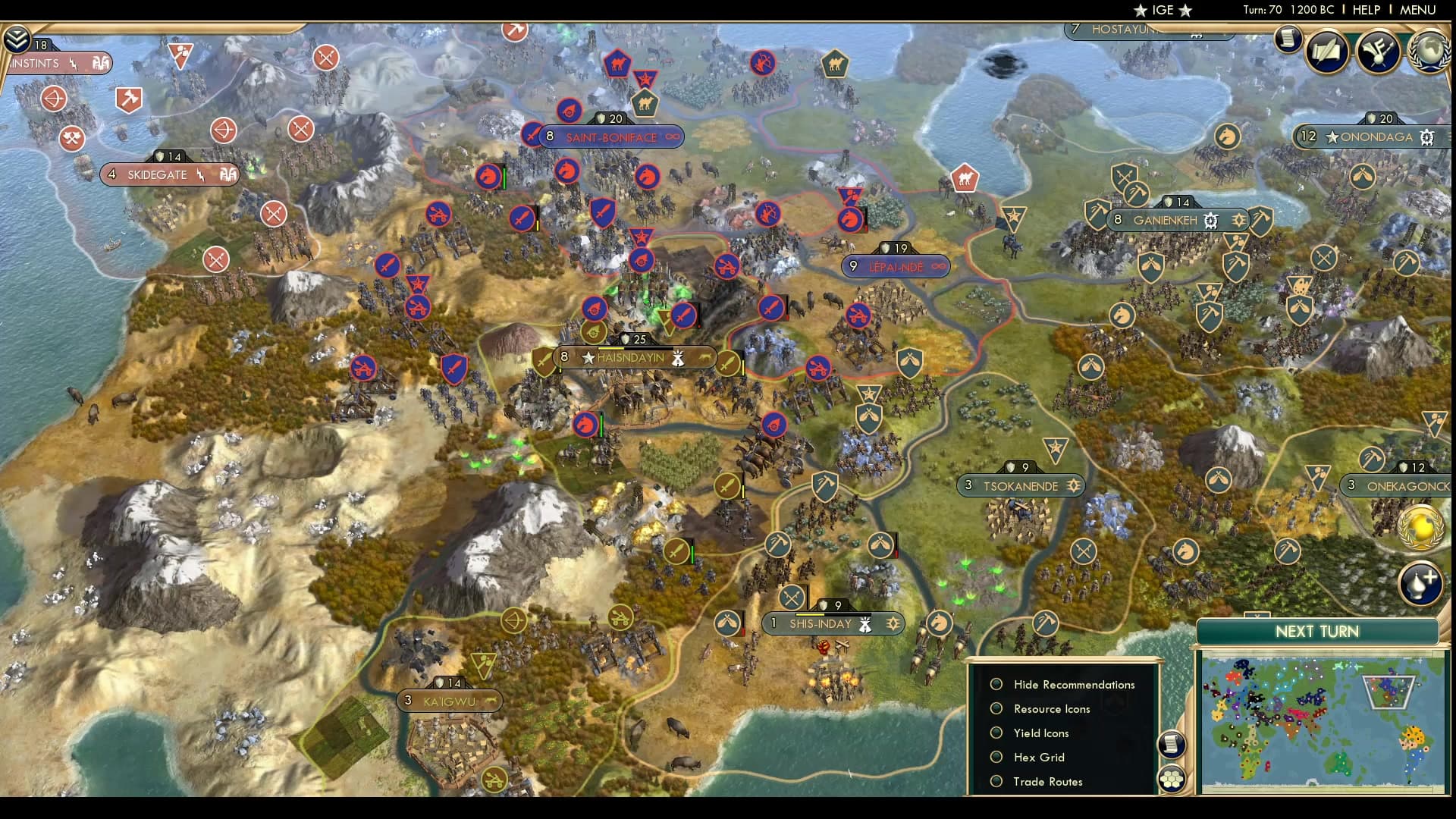Screen dimensions: 1456x819
Task: Turn on Resource Icons
Action: click(996, 708)
